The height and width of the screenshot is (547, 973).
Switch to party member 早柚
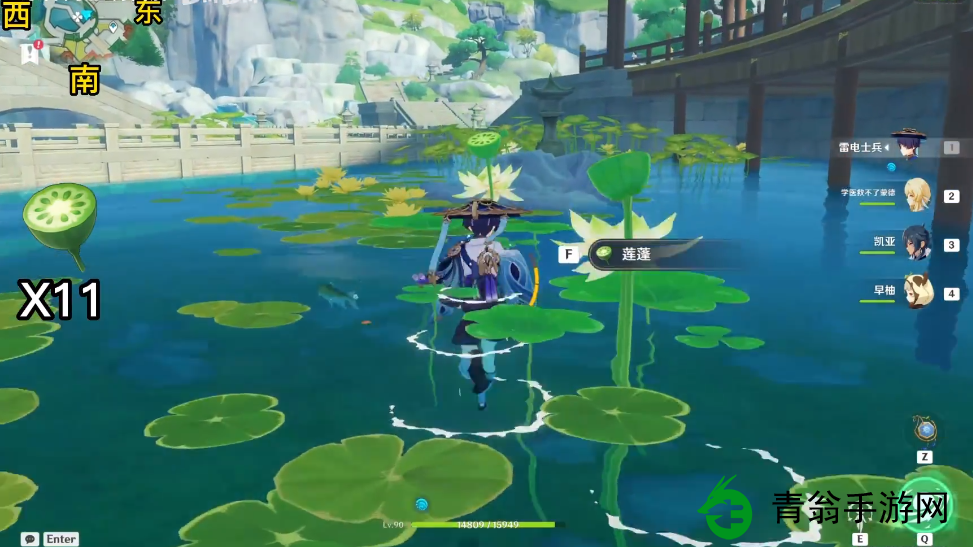[x=917, y=291]
